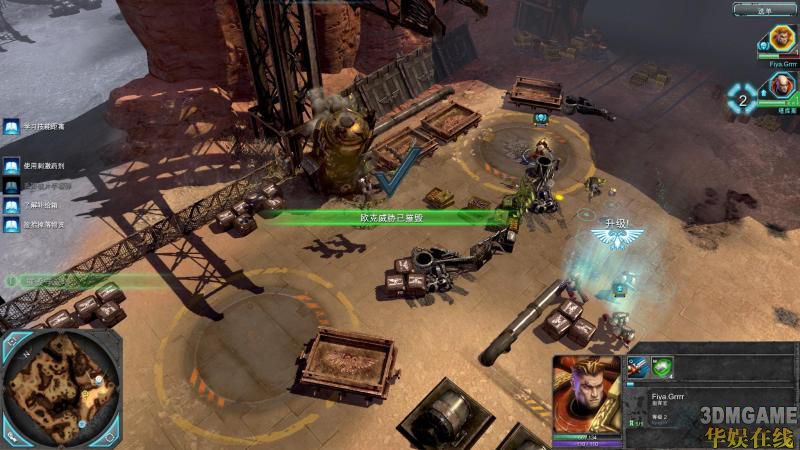Activate the sword weapon ability icon
The image size is (800, 450).
[638, 367]
